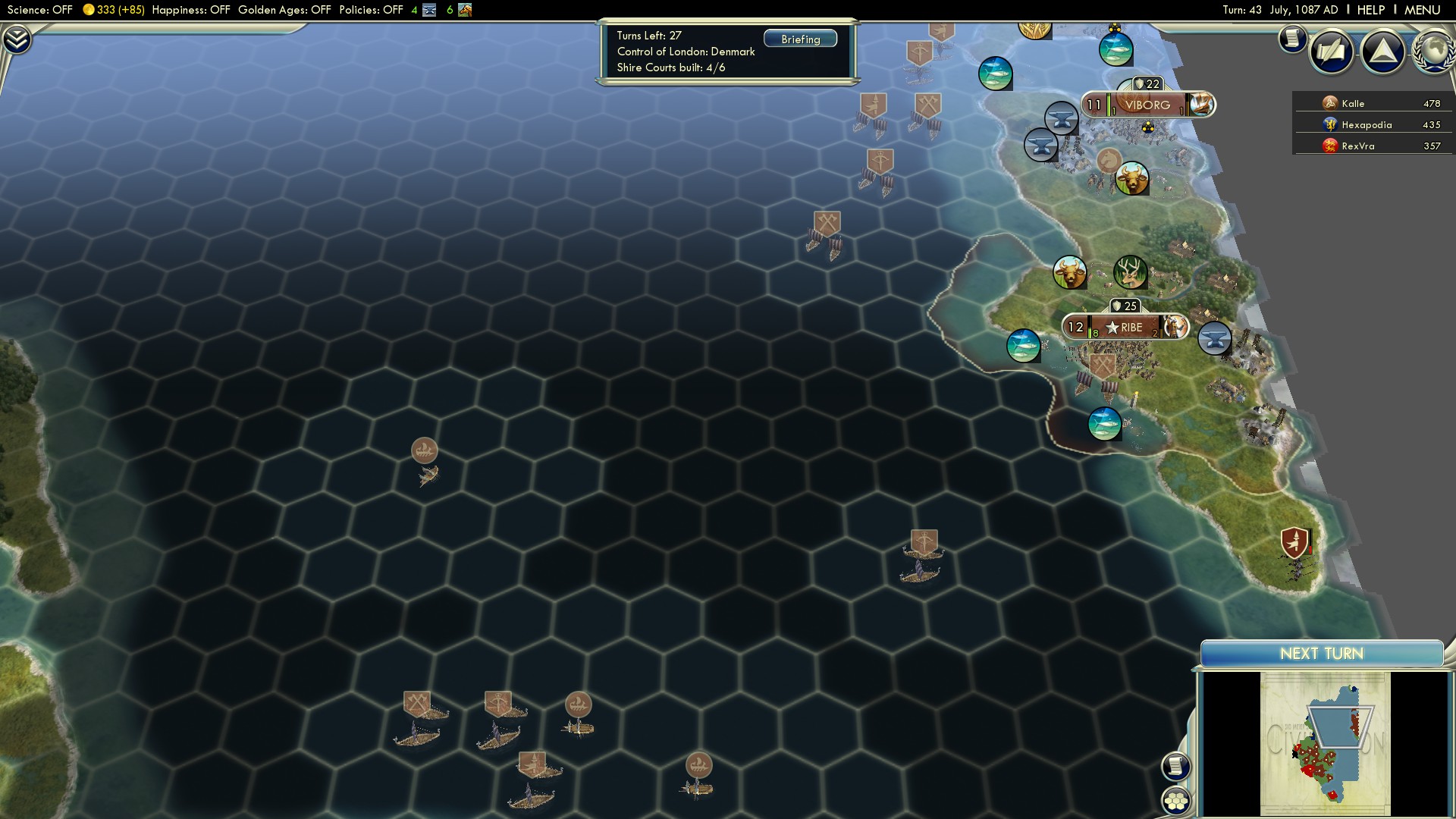Open the tech tree pyramid icon
This screenshot has width=1456, height=819.
point(1382,52)
